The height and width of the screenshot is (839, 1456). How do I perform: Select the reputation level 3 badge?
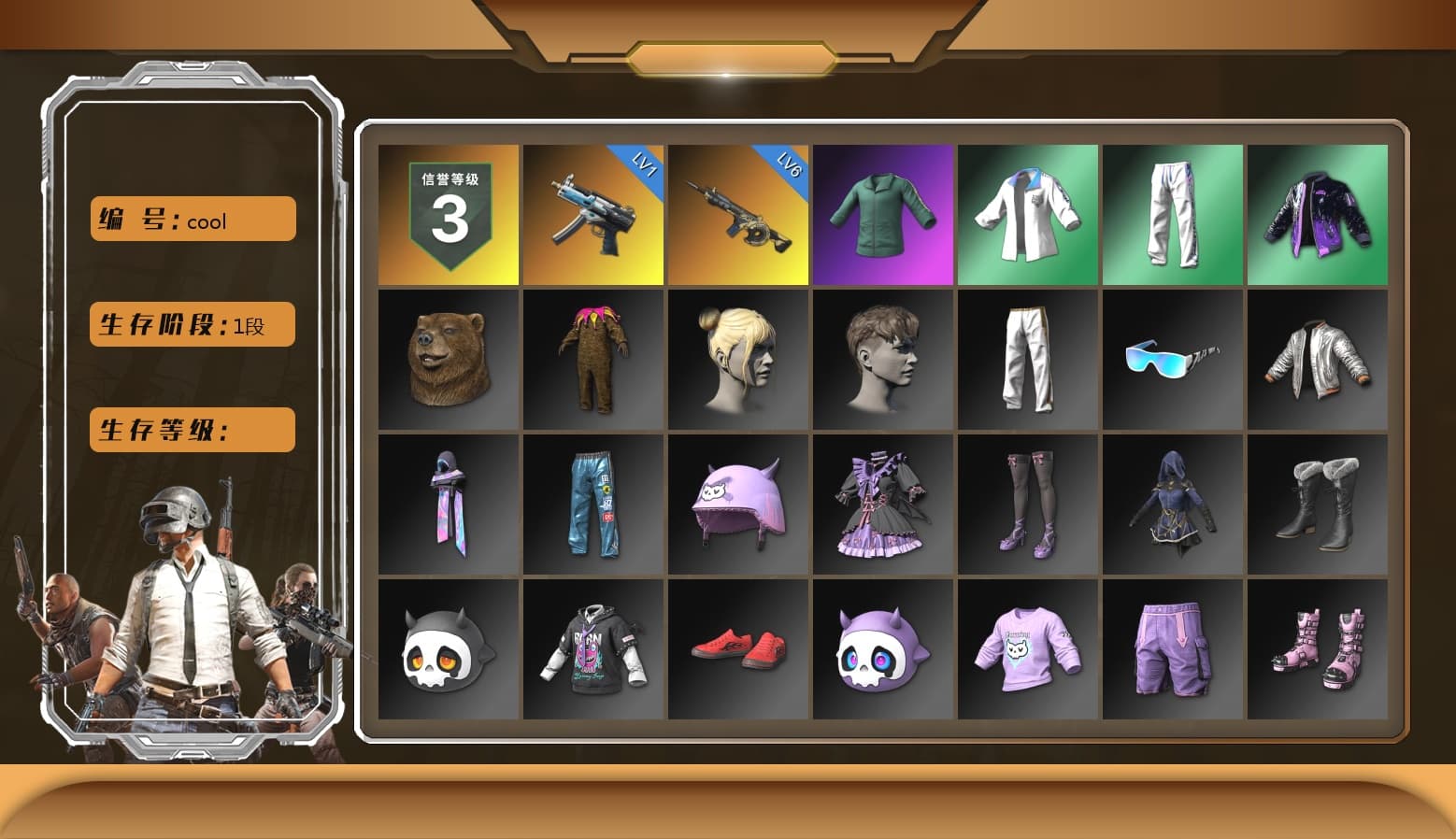pyautogui.click(x=448, y=213)
